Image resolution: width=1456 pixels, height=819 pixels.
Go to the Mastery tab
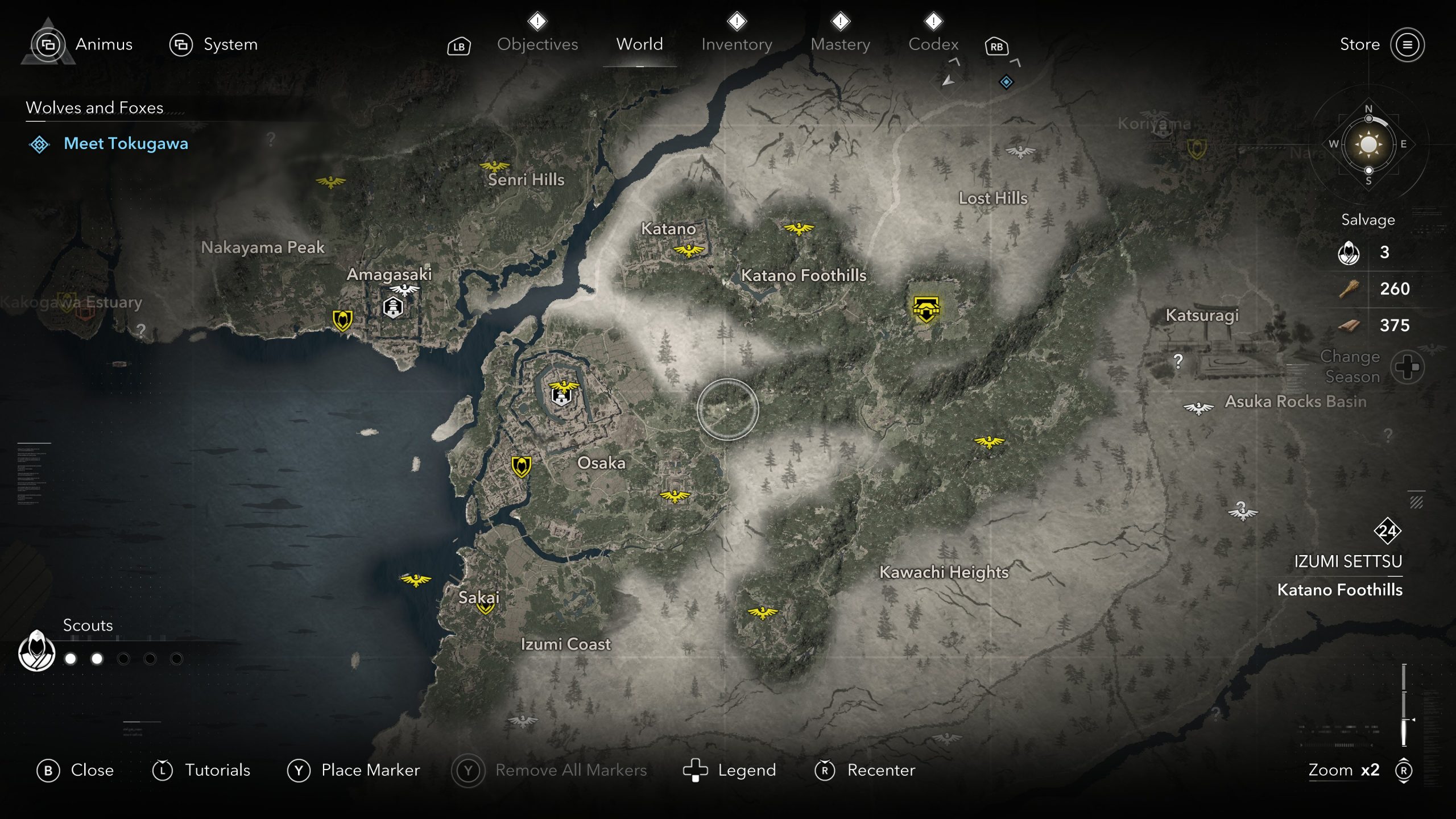[x=840, y=44]
